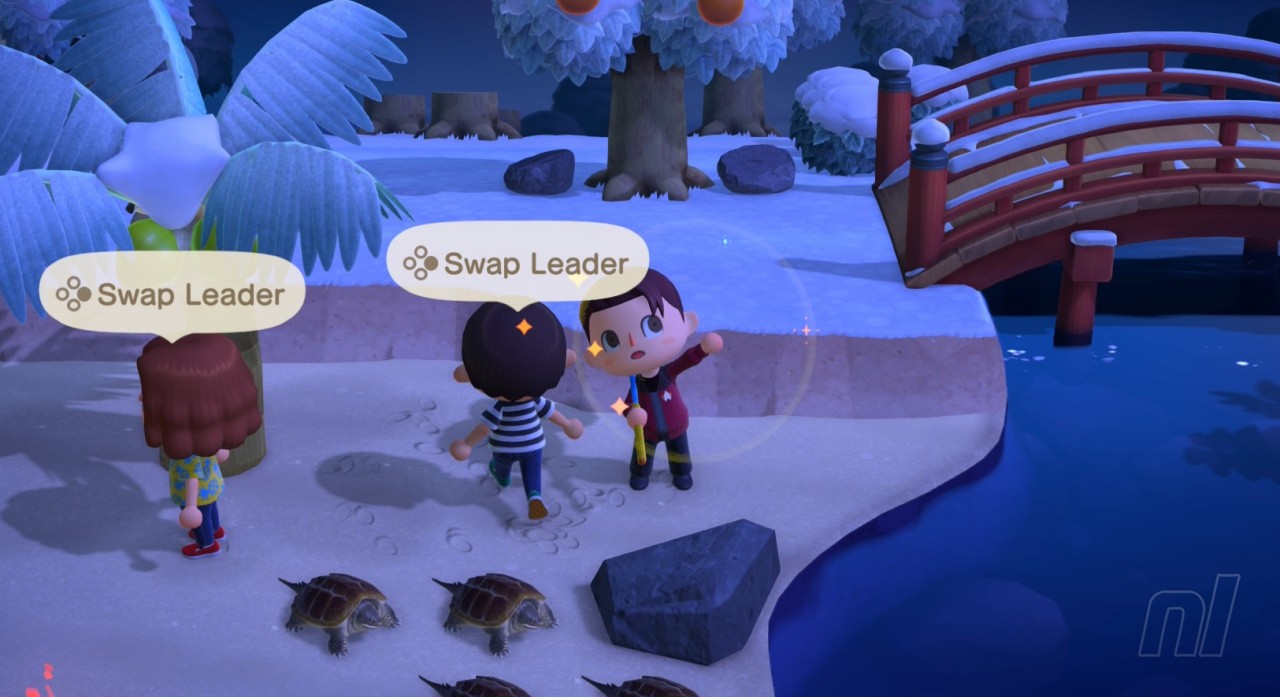Choose Swap Leader bubble above the striped-shirt villager
Viewport: 1280px width, 697px height.
(x=517, y=264)
